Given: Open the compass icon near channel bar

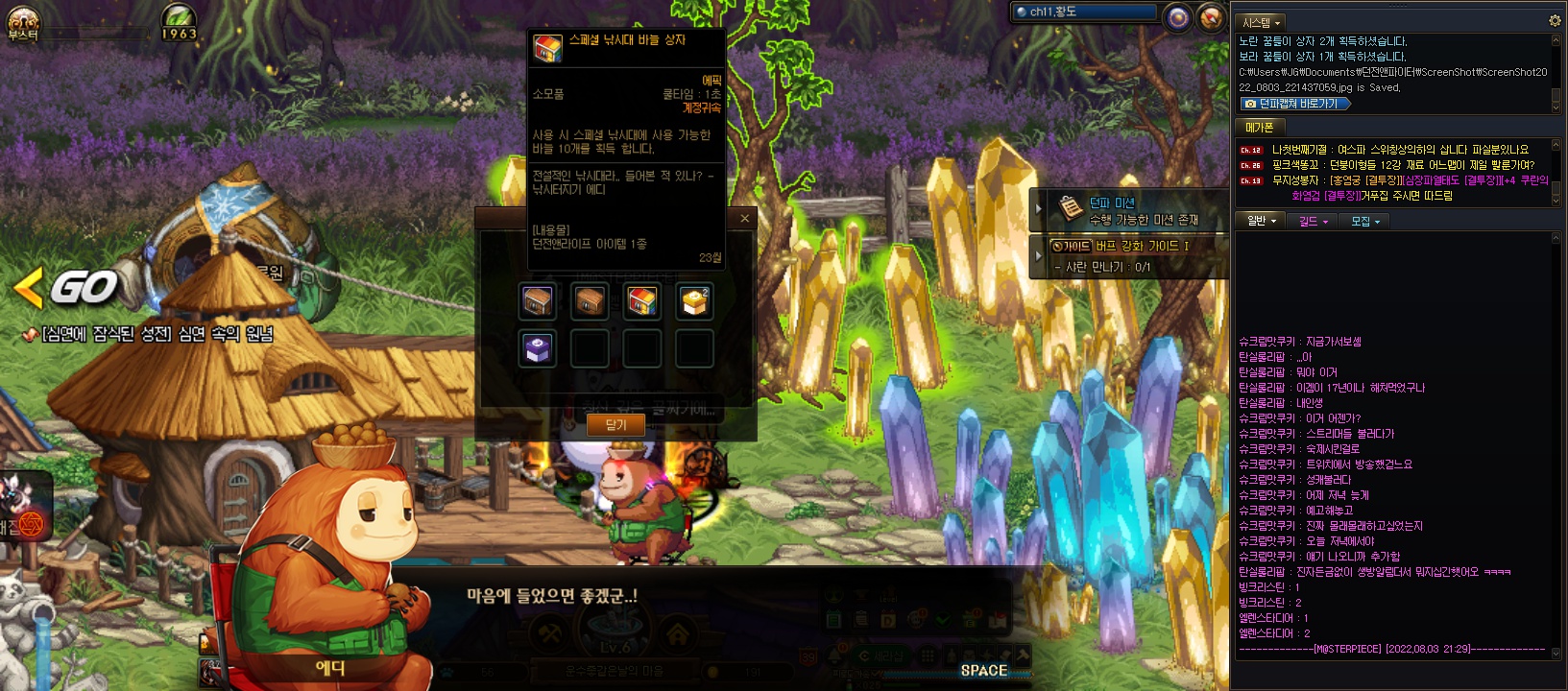Looking at the screenshot, I should [1213, 17].
